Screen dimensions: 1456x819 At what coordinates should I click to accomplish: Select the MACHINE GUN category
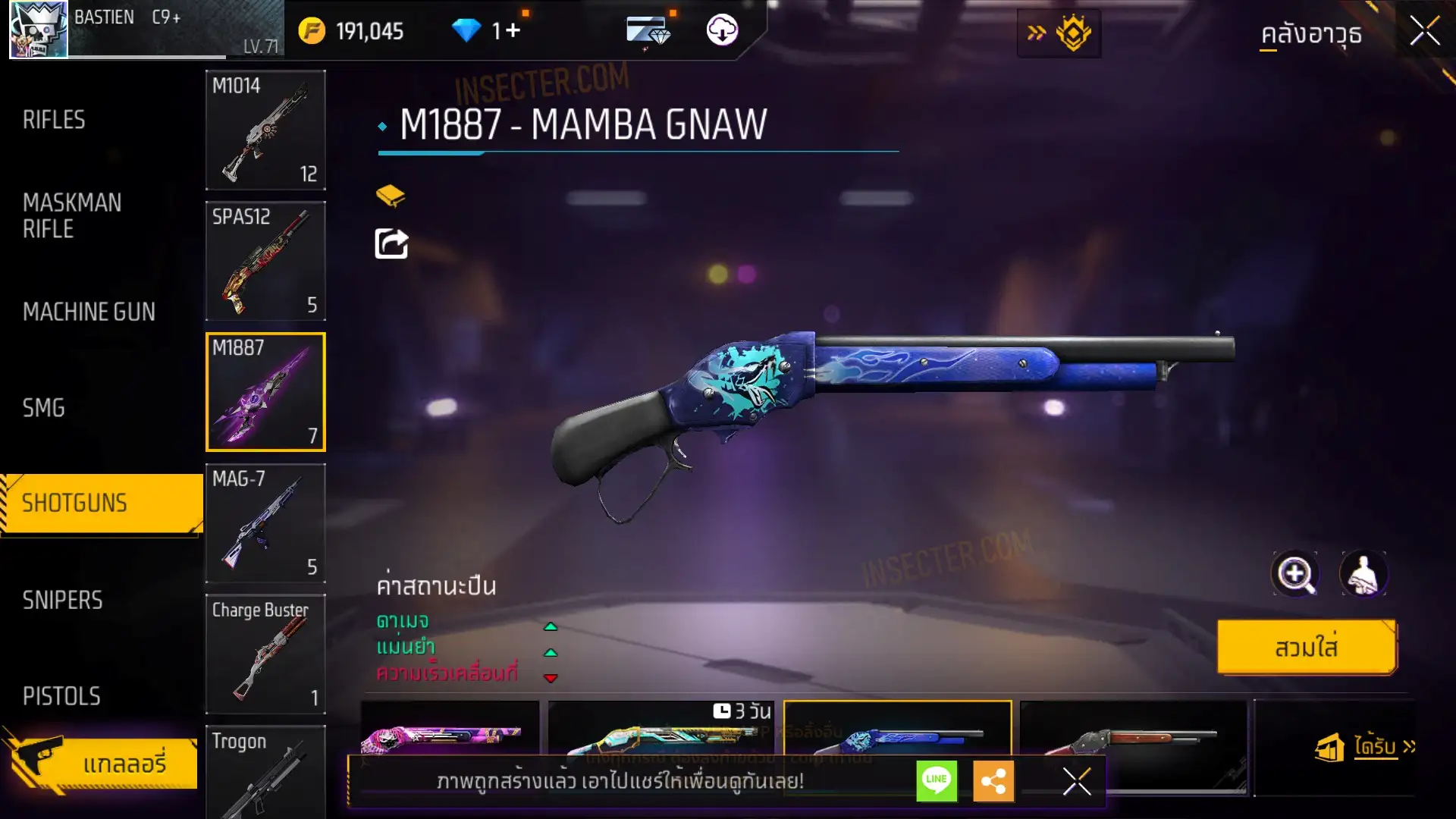(x=89, y=312)
